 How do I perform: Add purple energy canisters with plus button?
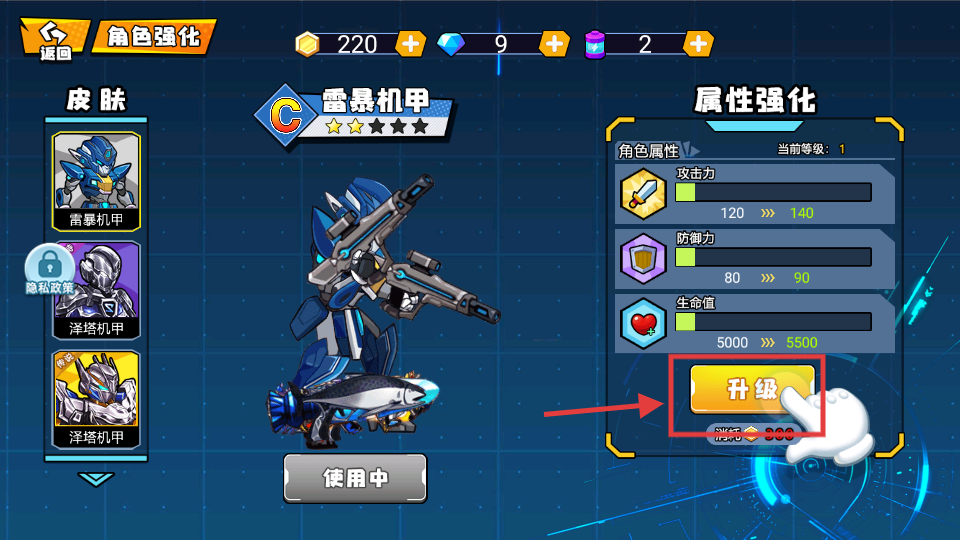[x=699, y=44]
